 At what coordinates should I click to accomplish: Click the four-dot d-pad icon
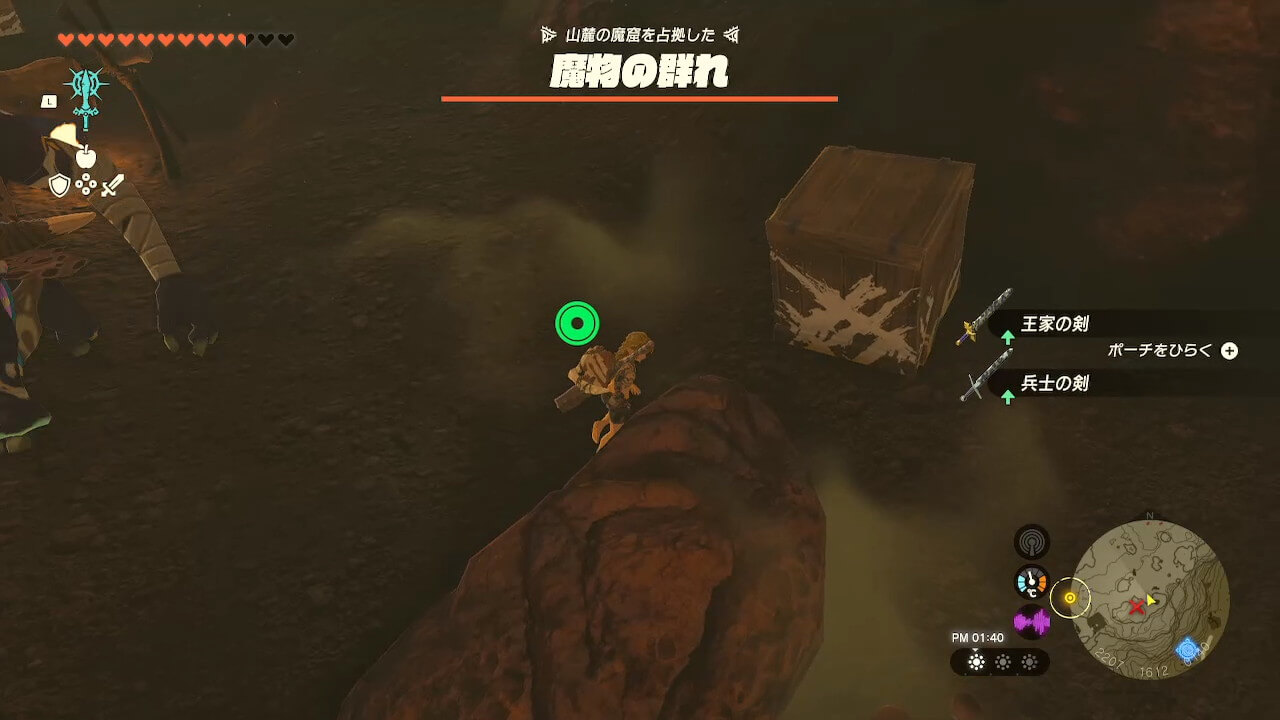click(86, 185)
